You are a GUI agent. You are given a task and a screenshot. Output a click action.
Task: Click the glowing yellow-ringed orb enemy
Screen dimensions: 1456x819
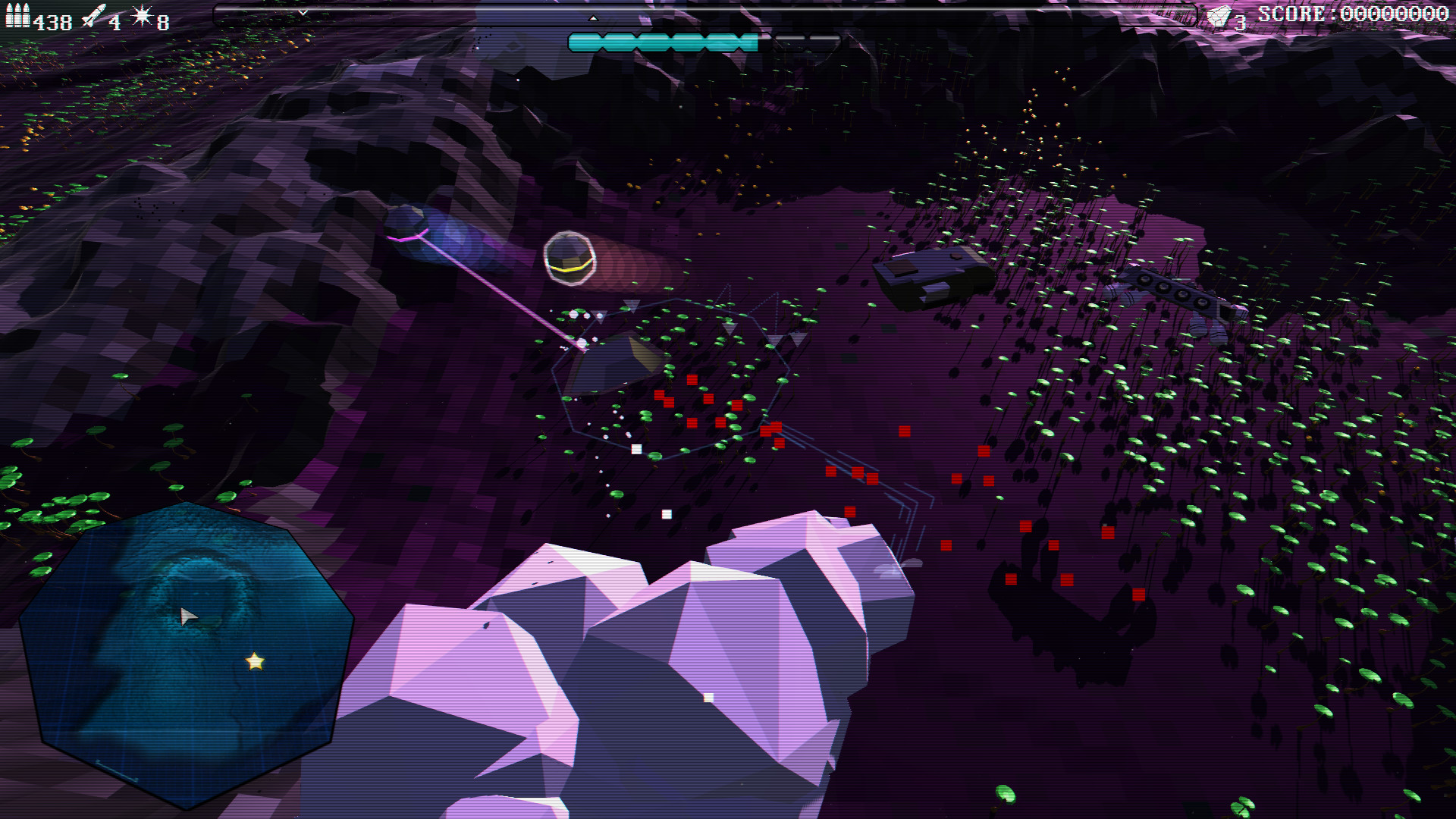click(x=569, y=256)
